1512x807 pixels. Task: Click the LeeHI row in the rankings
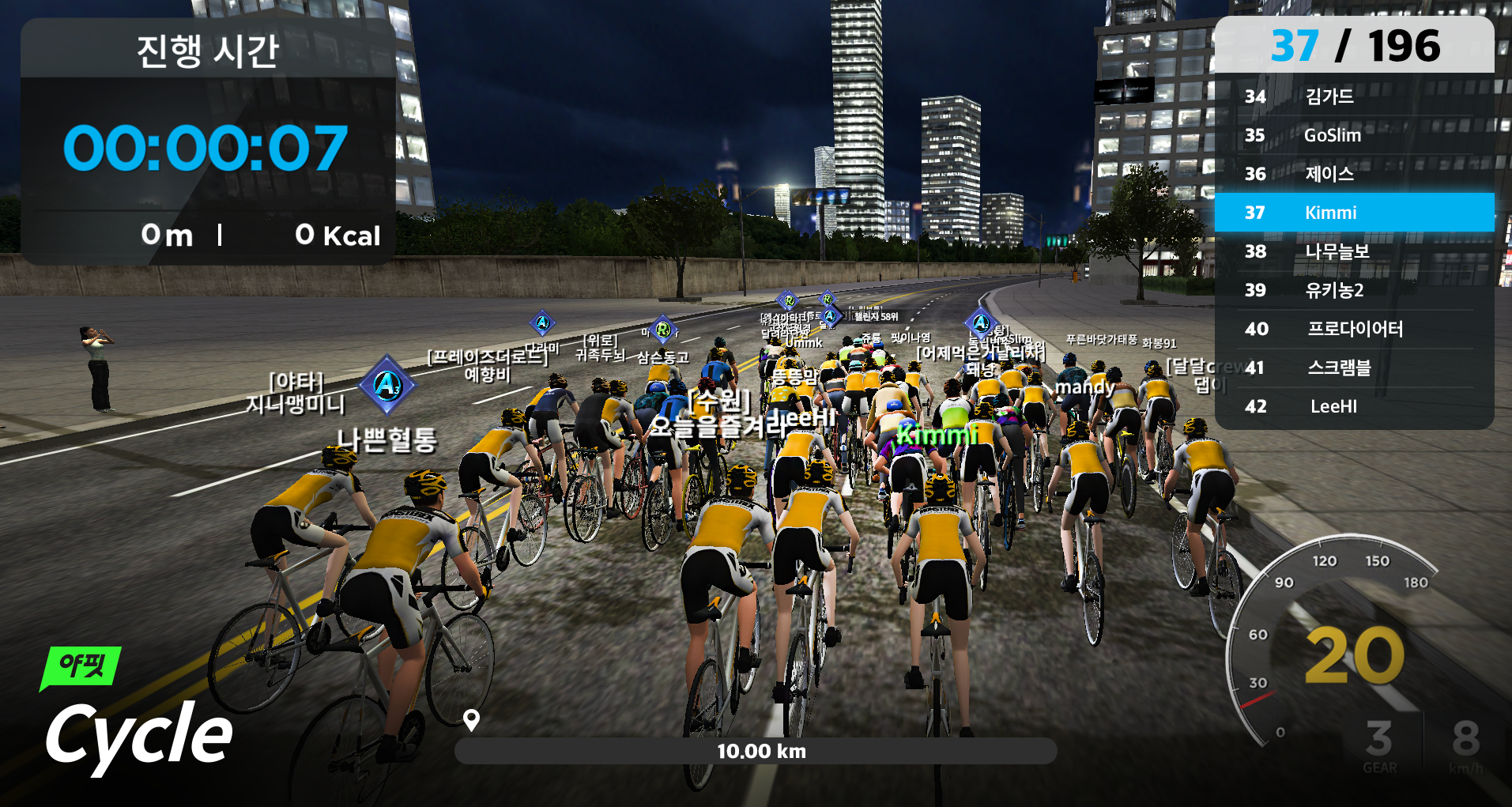(x=1353, y=406)
